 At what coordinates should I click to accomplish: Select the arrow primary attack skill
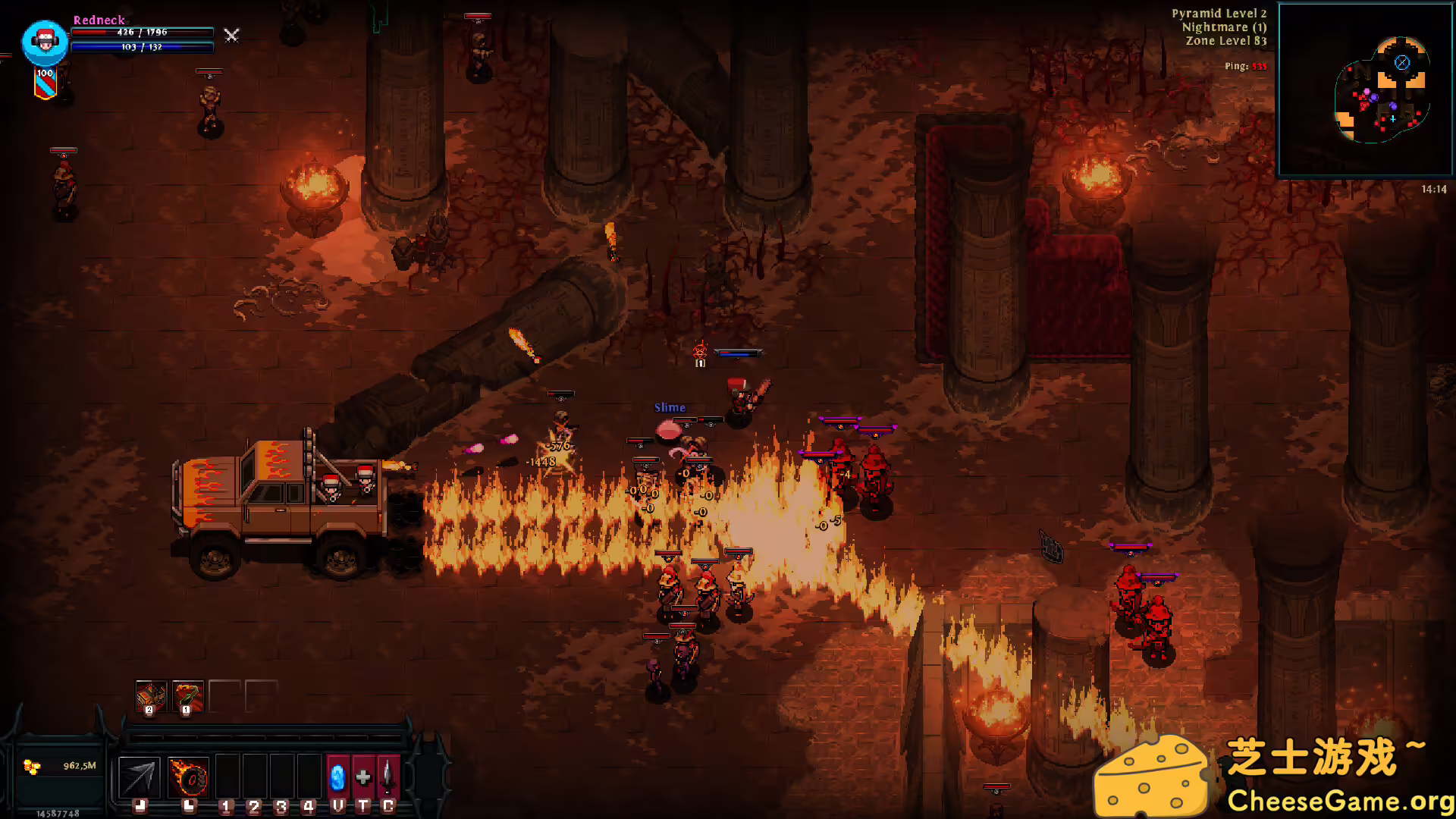pos(140,777)
